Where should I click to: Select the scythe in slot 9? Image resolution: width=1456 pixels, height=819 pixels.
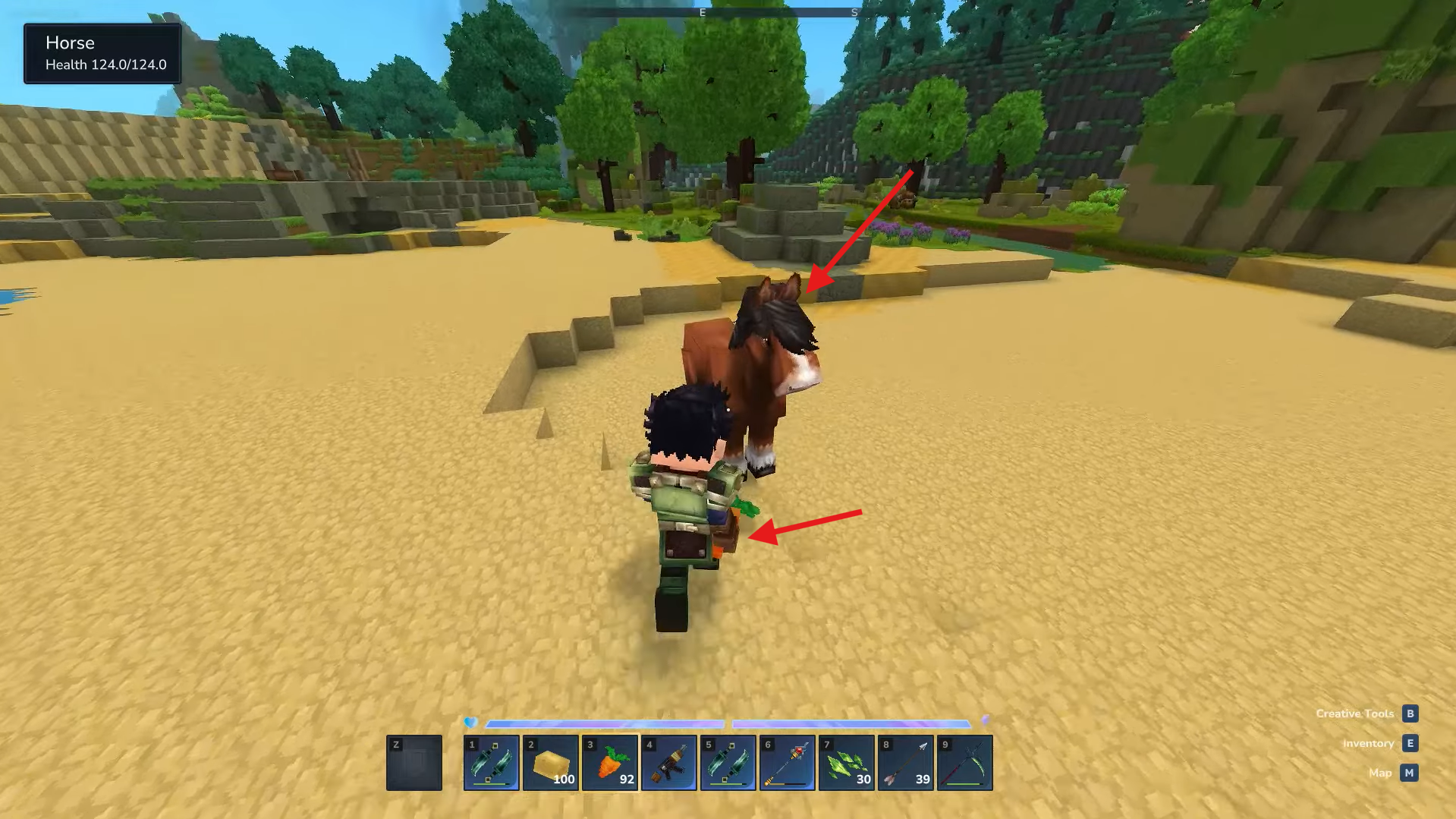(x=964, y=762)
